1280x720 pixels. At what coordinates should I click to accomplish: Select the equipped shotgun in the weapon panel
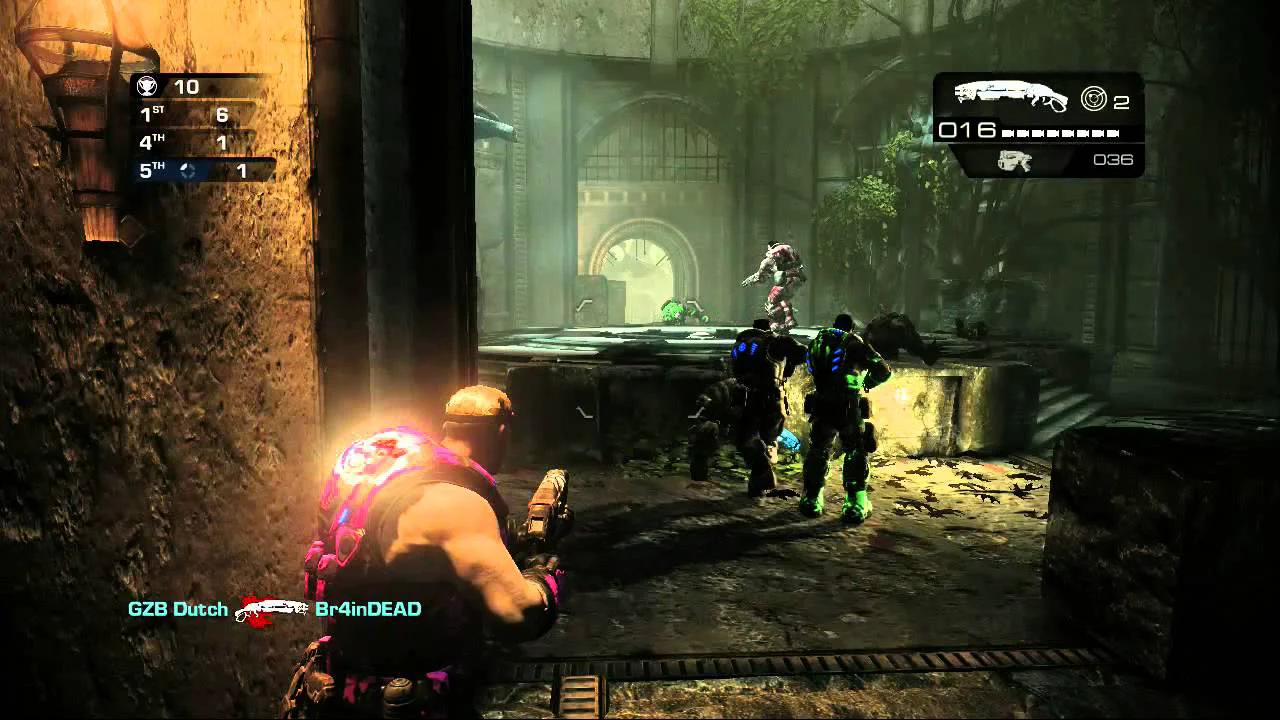[x=1009, y=96]
